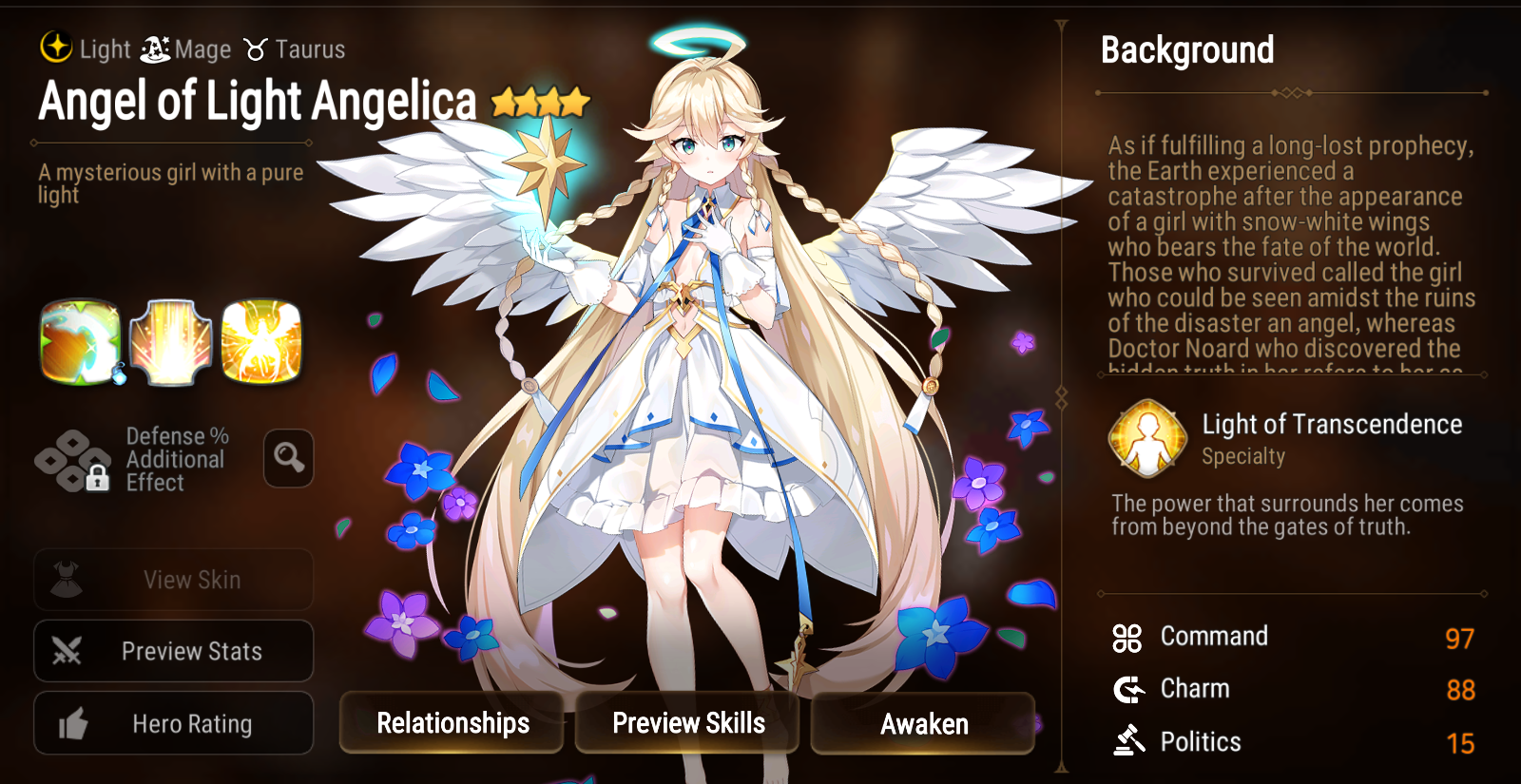View the second skill icon with golden shield
The width and height of the screenshot is (1521, 784).
pos(172,339)
